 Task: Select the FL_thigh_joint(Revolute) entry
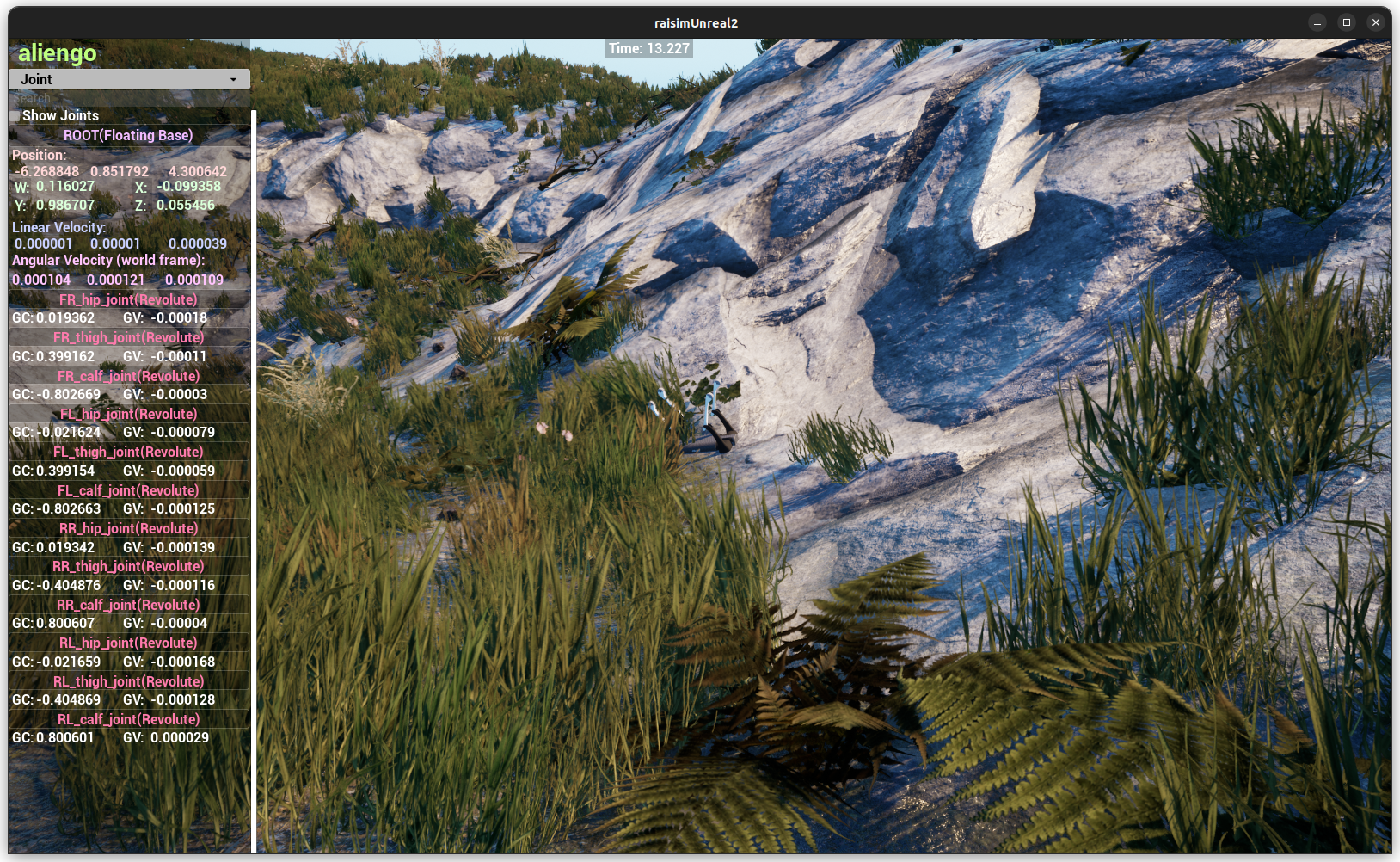[x=127, y=452]
